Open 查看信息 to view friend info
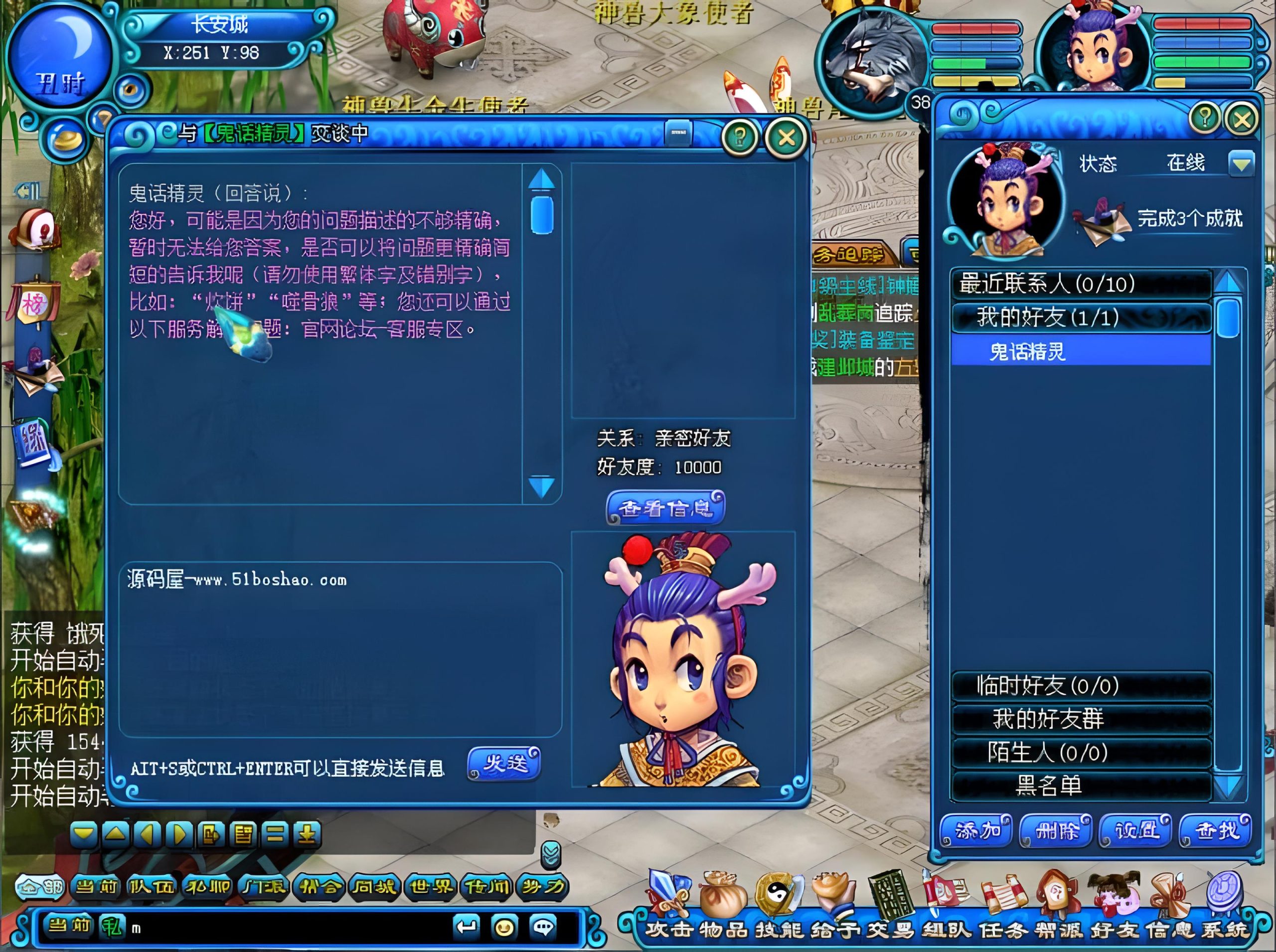Viewport: 1276px width, 952px height. [x=665, y=508]
